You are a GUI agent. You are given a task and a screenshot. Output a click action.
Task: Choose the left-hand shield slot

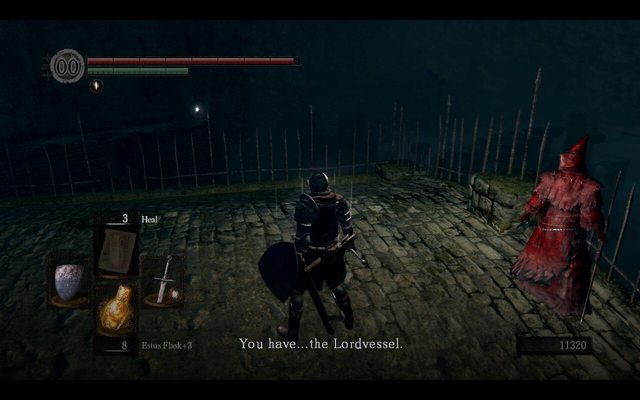[69, 281]
